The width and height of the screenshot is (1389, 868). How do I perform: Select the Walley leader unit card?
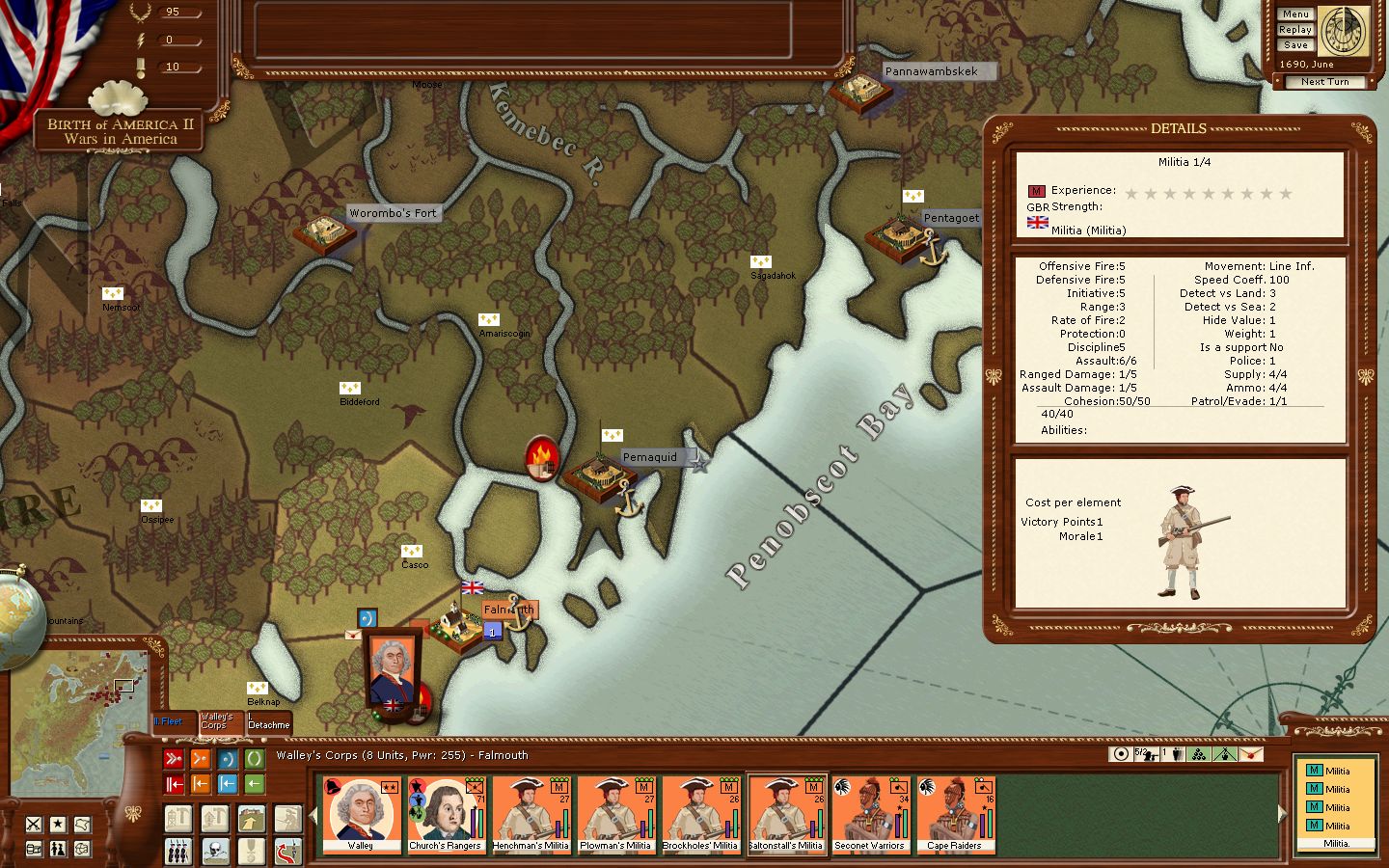(x=361, y=815)
